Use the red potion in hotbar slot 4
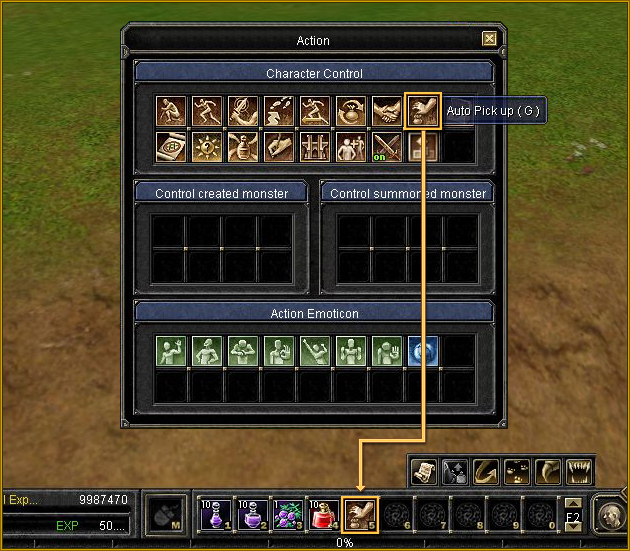This screenshot has height=551, width=630. [x=323, y=514]
